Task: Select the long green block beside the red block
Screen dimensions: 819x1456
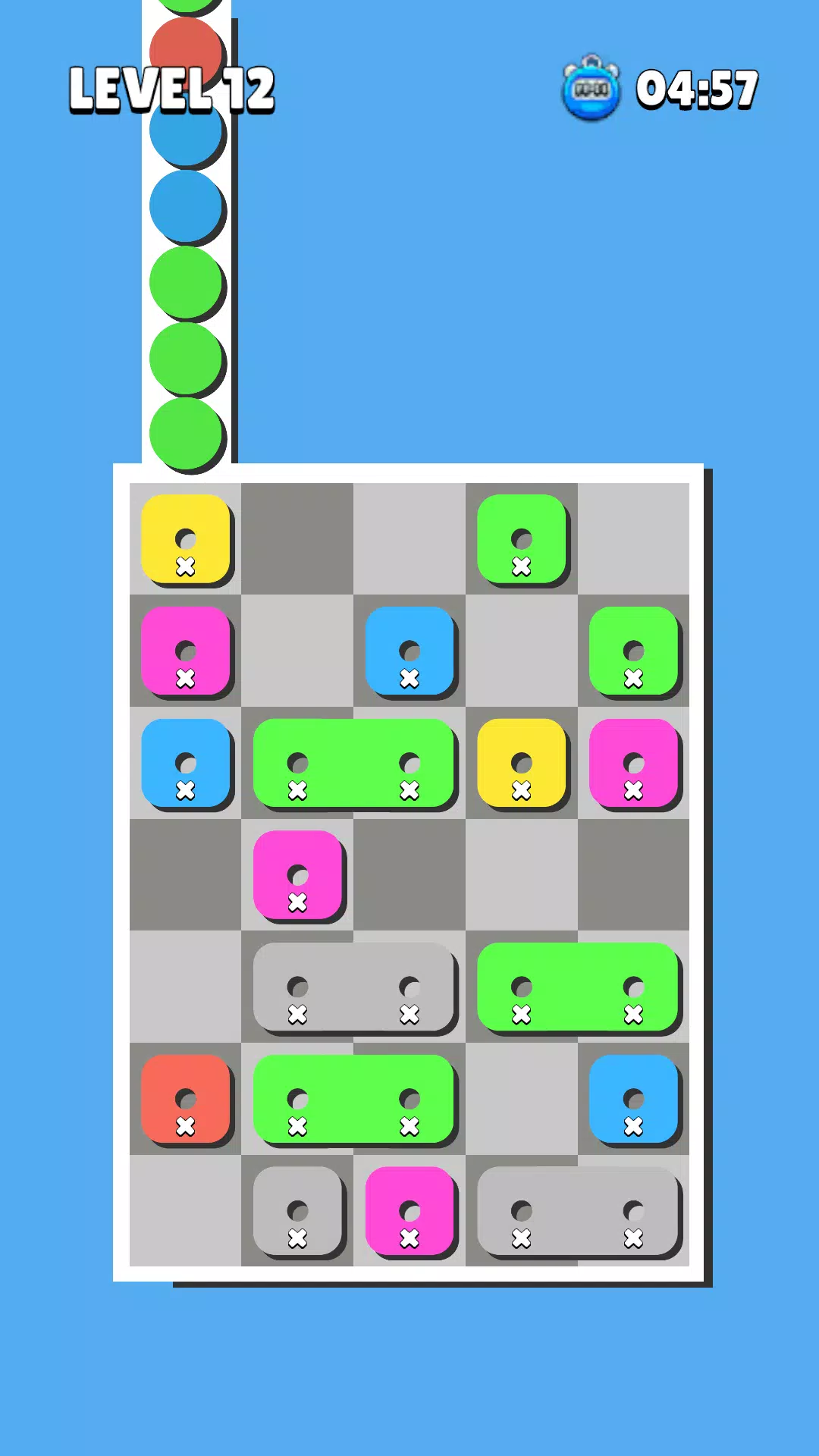Action: click(x=353, y=1099)
